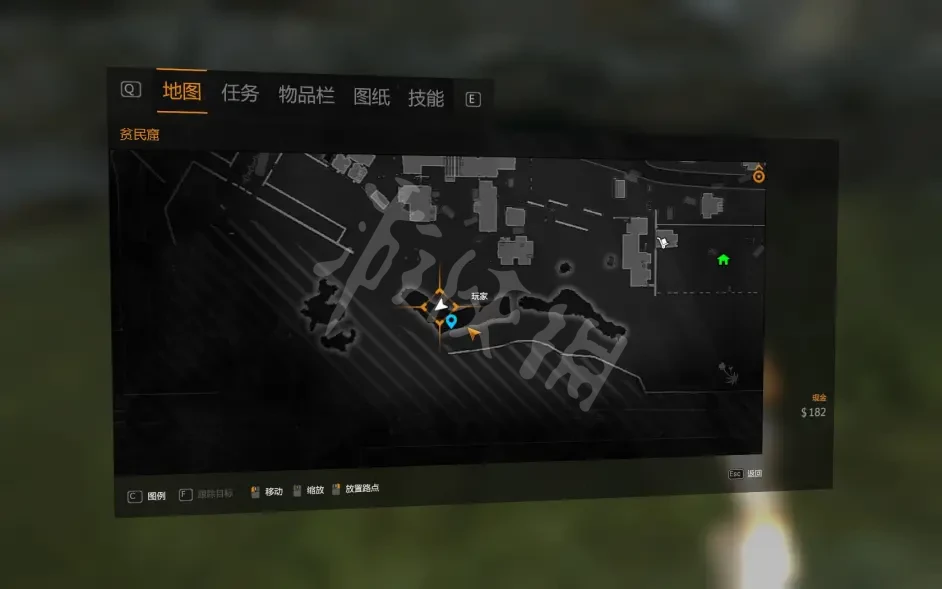The image size is (942, 589).
Task: Open the 任务 (Quests) tab
Action: pos(240,94)
